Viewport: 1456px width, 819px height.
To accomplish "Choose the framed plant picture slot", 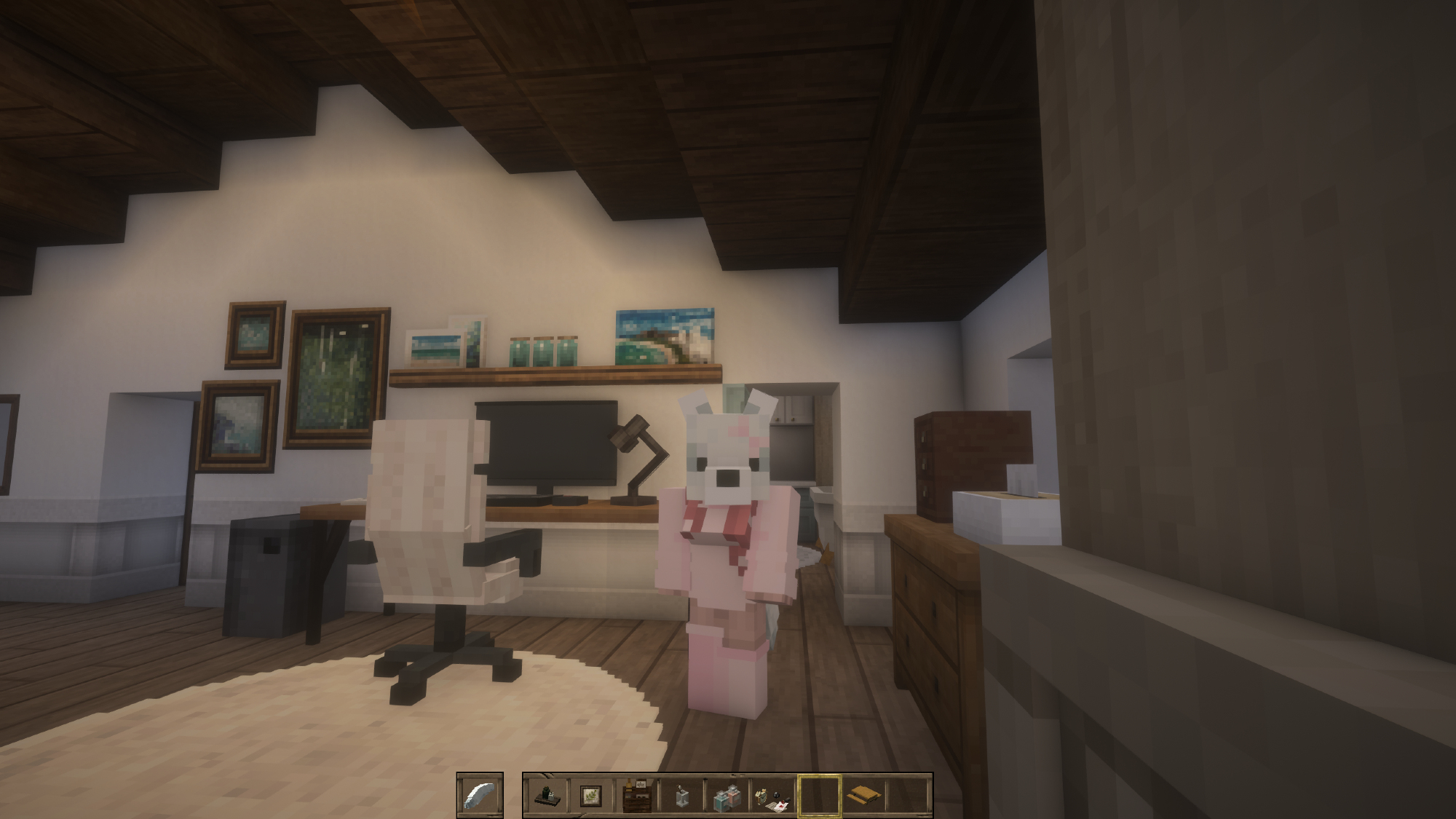I will tap(590, 795).
